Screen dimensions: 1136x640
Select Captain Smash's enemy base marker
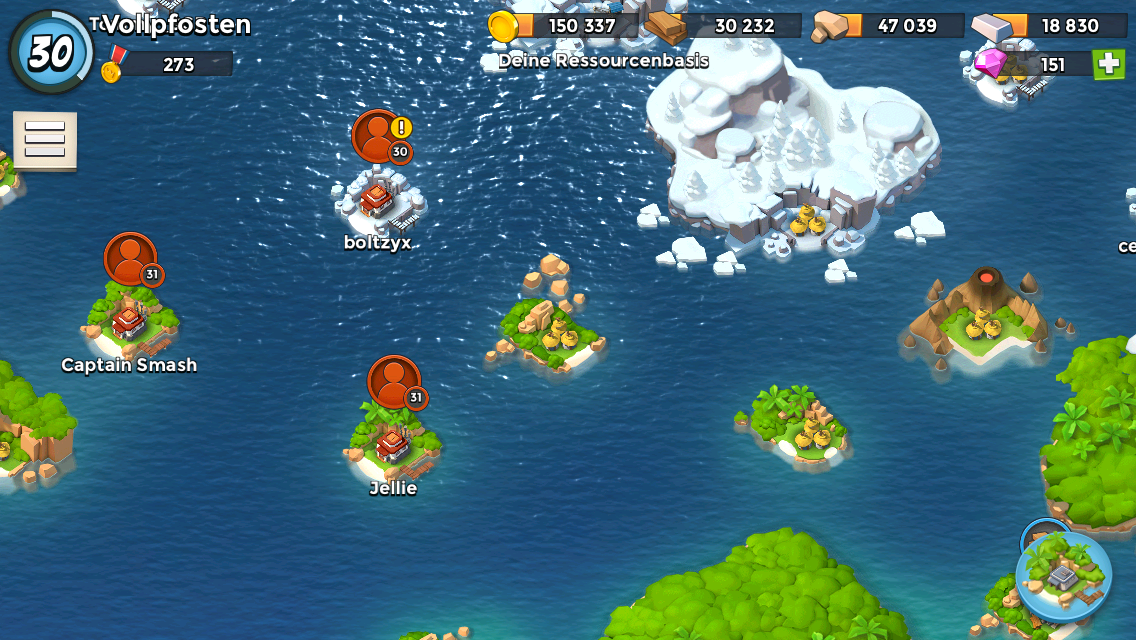pyautogui.click(x=131, y=259)
